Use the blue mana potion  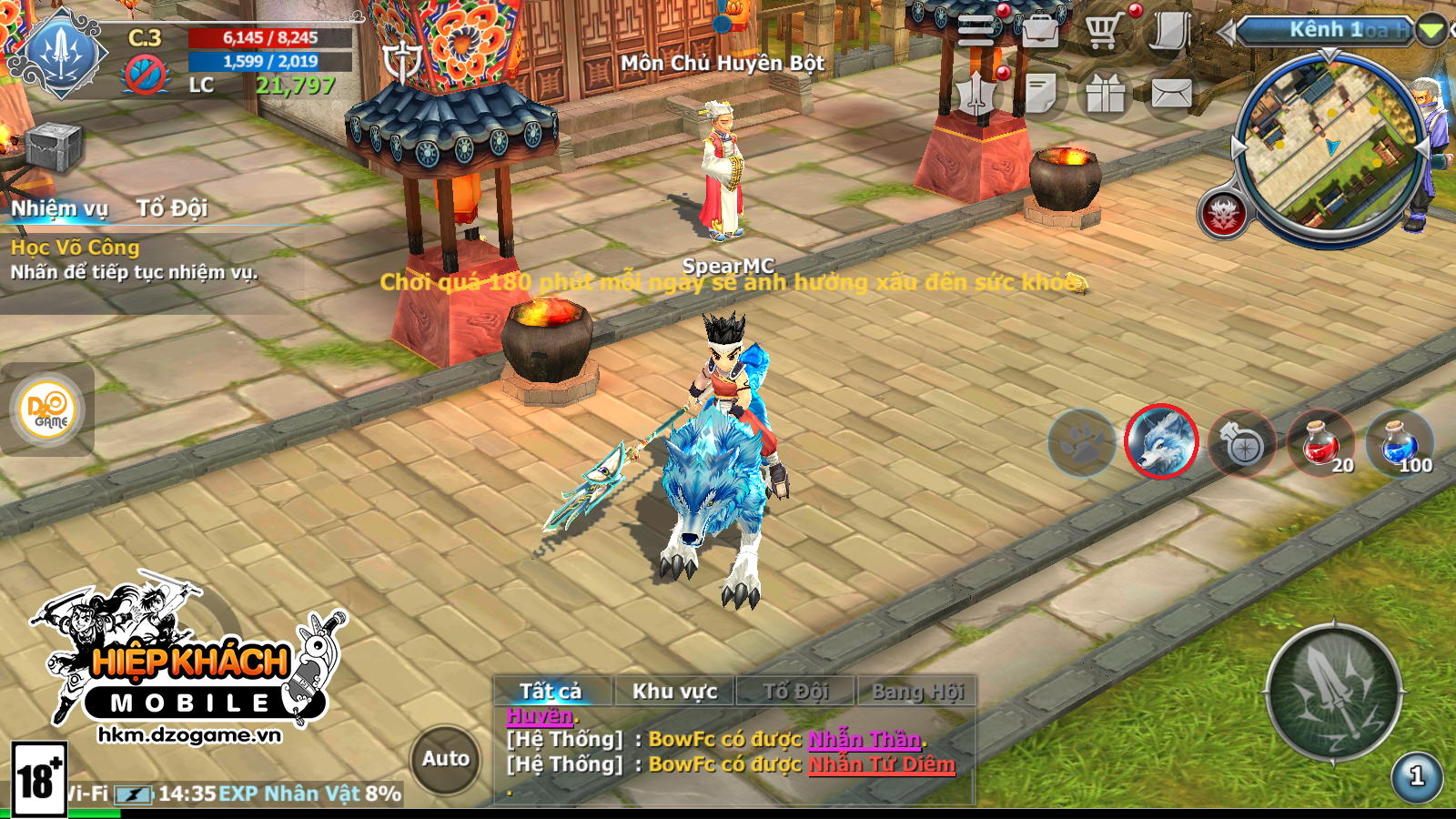(1399, 443)
